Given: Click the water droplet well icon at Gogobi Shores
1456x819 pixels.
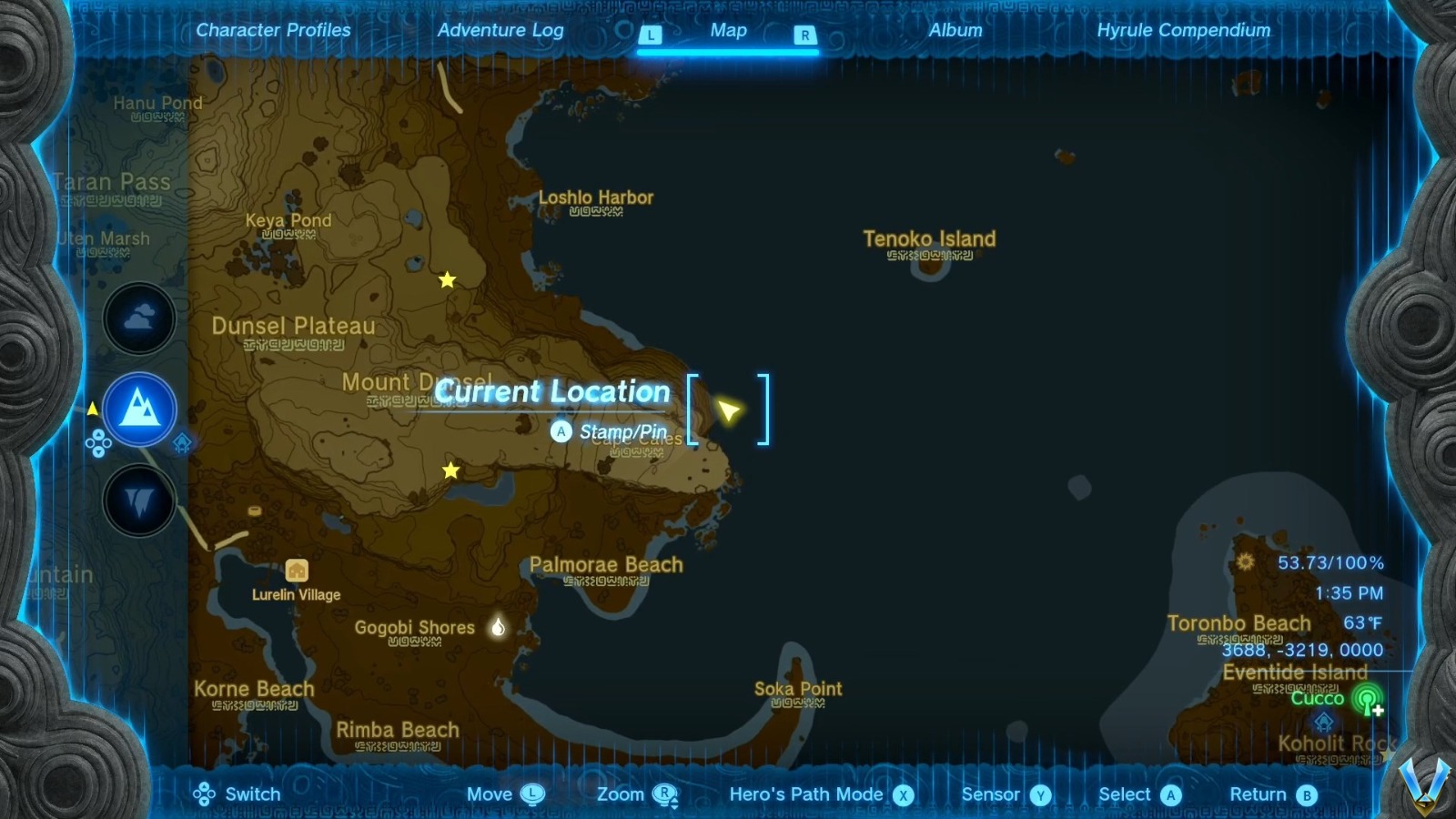Looking at the screenshot, I should tap(497, 627).
